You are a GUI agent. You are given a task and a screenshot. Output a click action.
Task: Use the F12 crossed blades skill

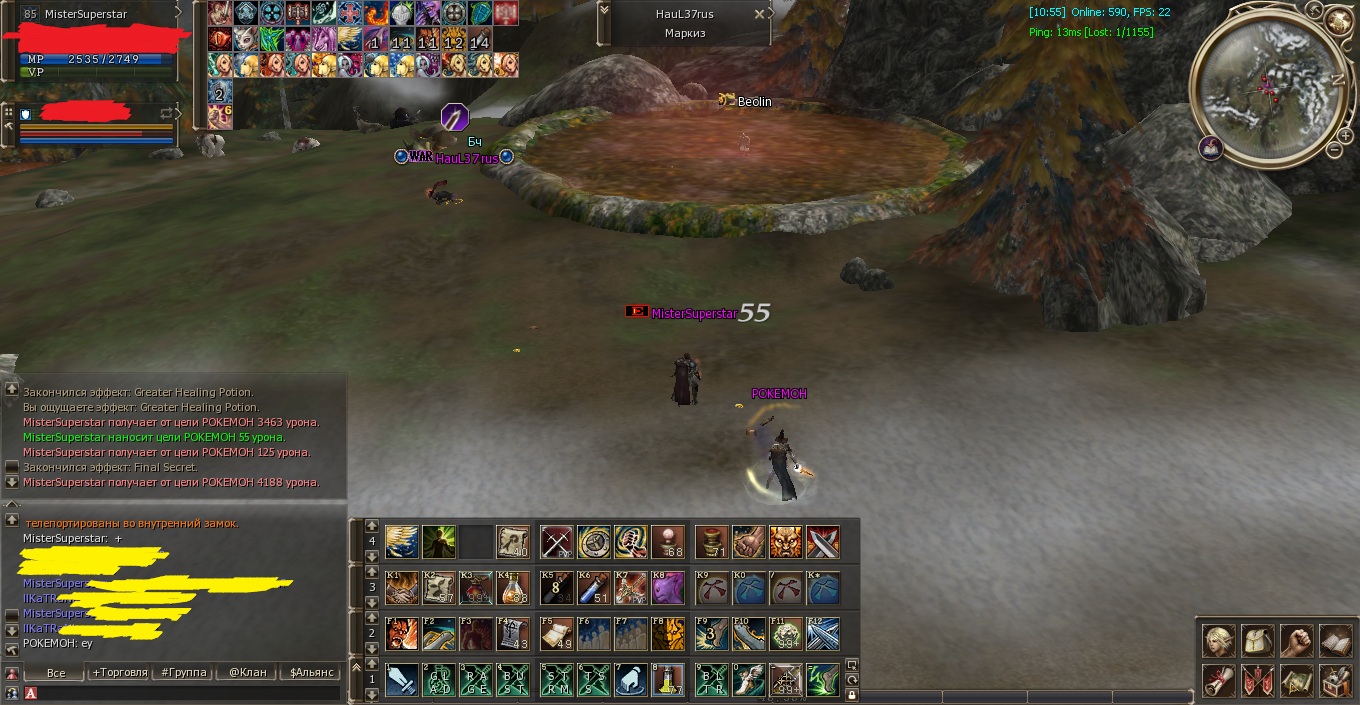(823, 634)
